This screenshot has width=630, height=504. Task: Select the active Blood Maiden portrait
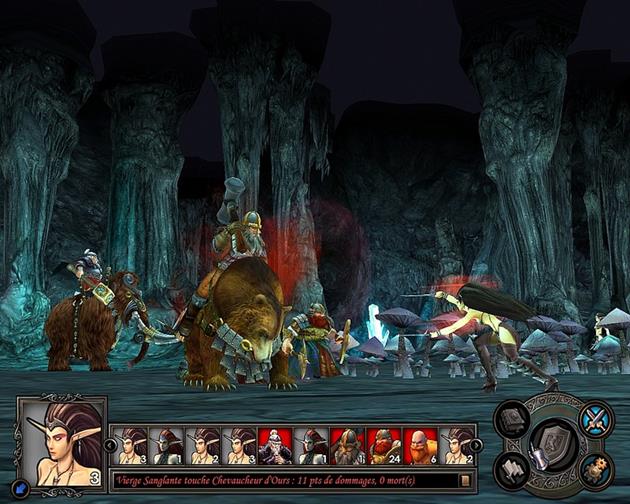pyautogui.click(x=61, y=442)
